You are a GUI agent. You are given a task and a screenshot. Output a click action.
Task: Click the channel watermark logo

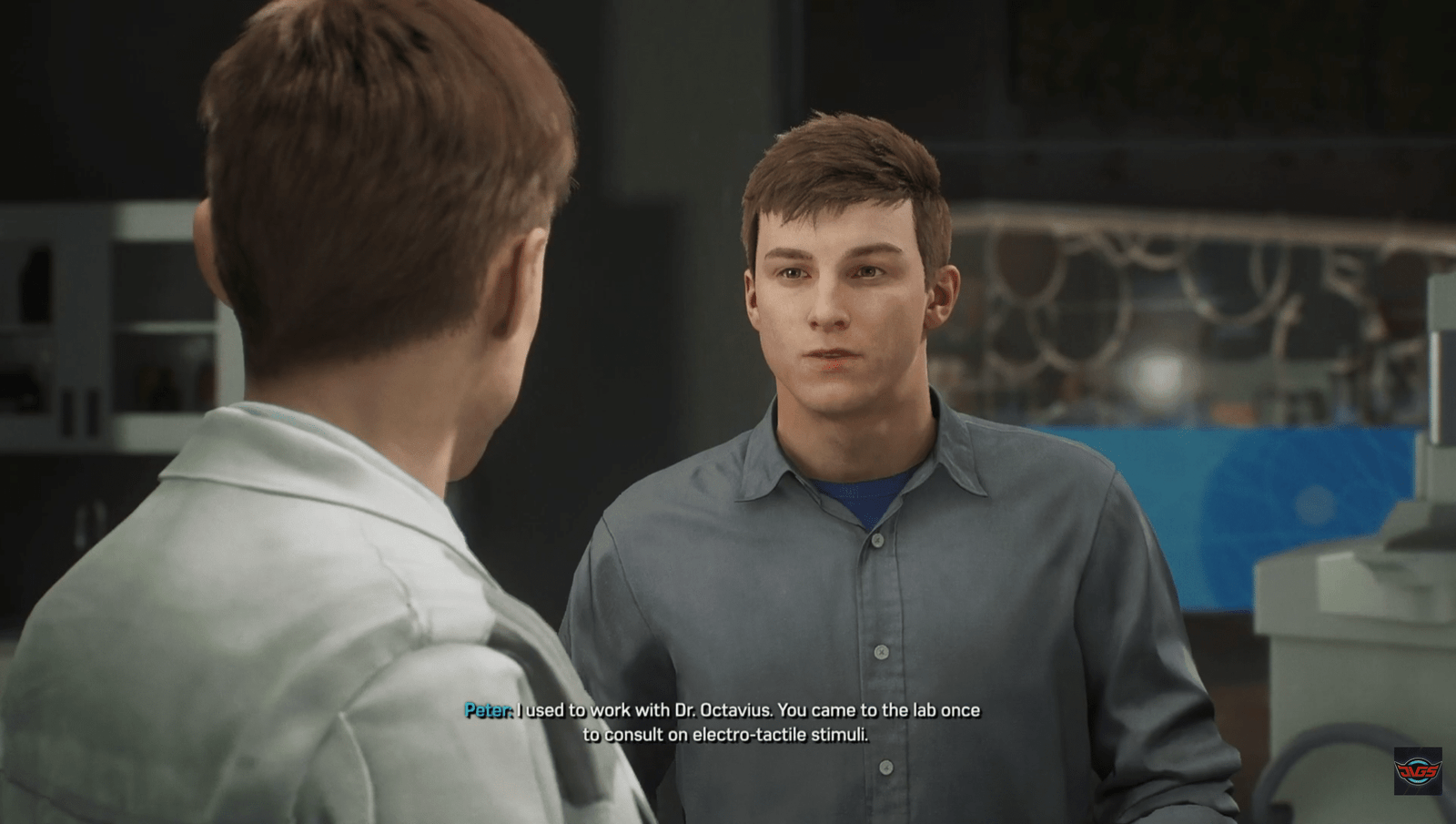(1418, 771)
